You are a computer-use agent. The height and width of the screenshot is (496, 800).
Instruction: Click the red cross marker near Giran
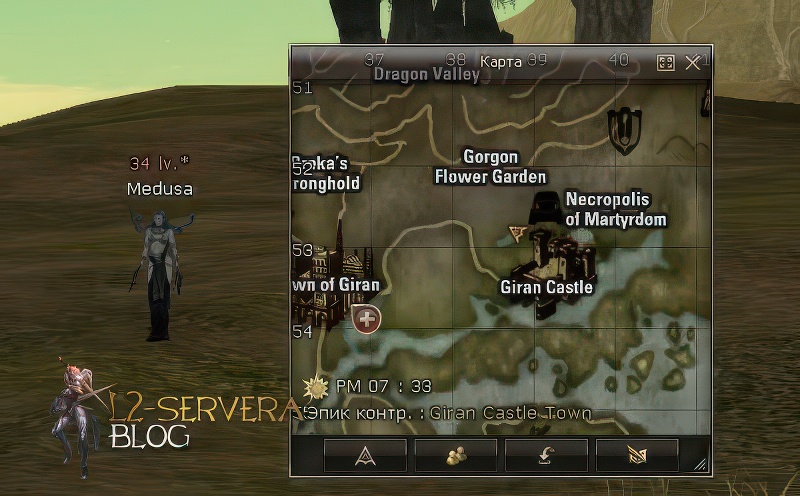(x=368, y=319)
